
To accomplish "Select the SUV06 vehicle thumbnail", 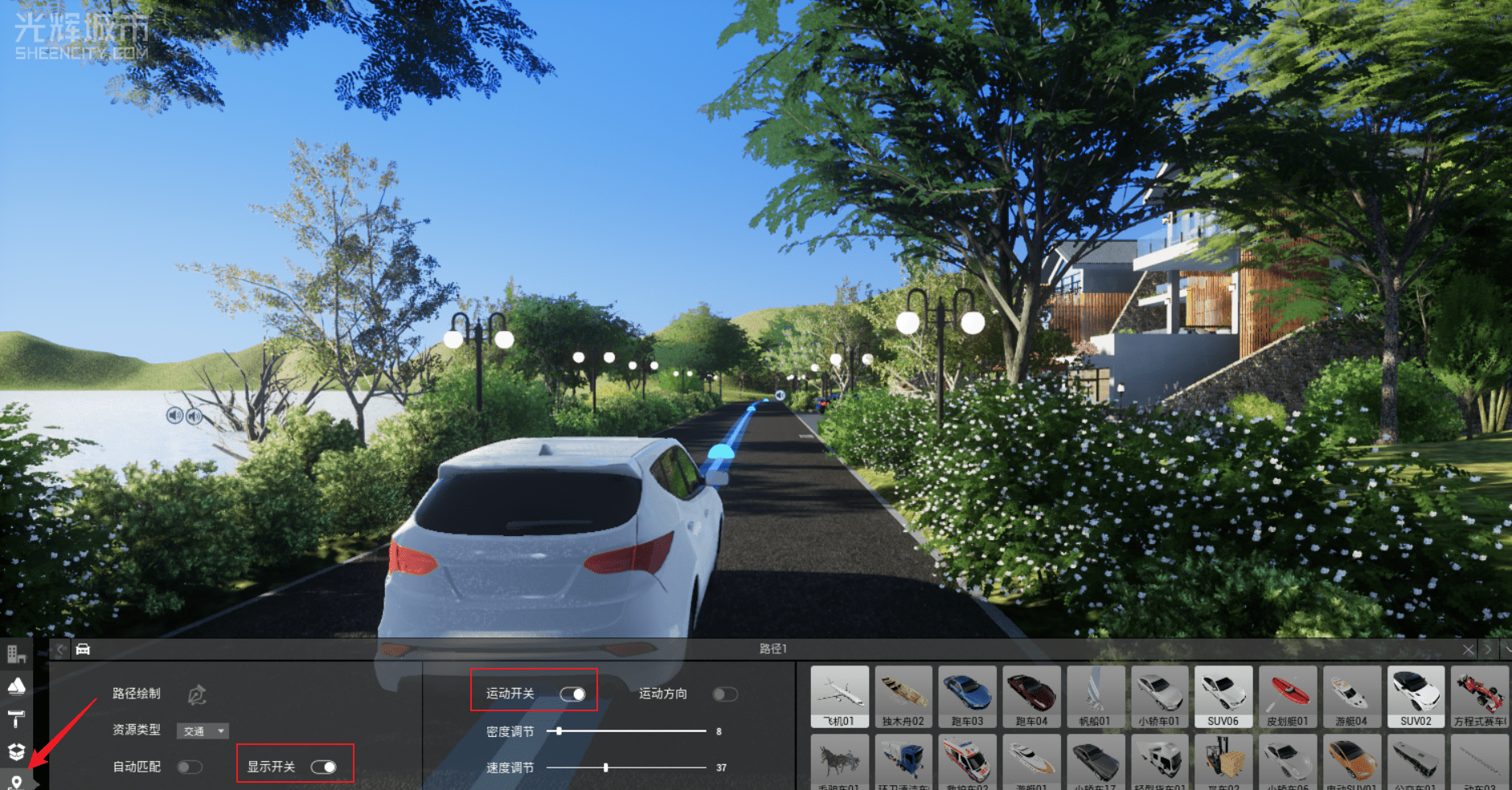I will click(x=1223, y=695).
